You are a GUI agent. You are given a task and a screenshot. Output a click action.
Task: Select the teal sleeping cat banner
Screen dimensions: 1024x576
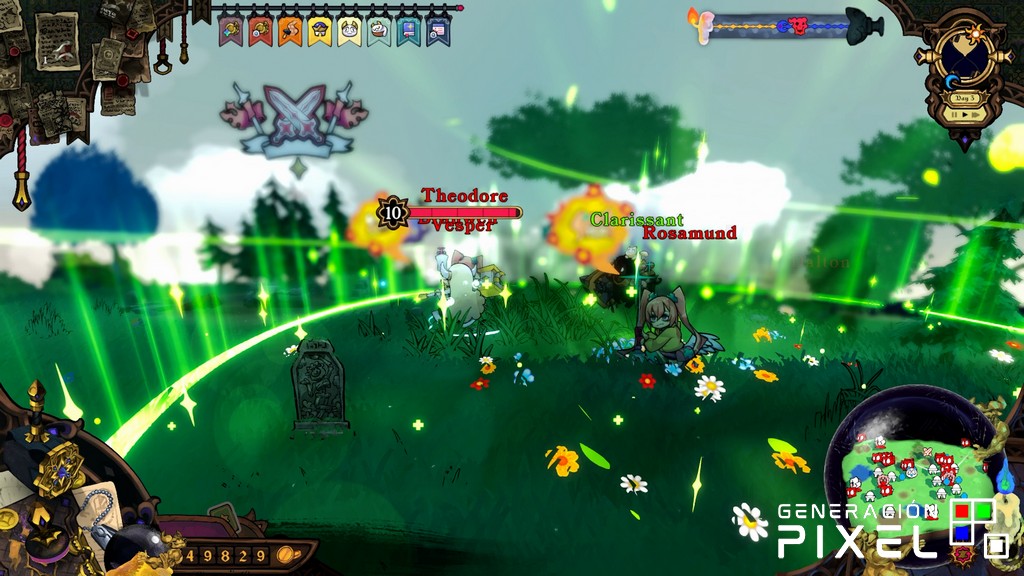click(x=379, y=31)
